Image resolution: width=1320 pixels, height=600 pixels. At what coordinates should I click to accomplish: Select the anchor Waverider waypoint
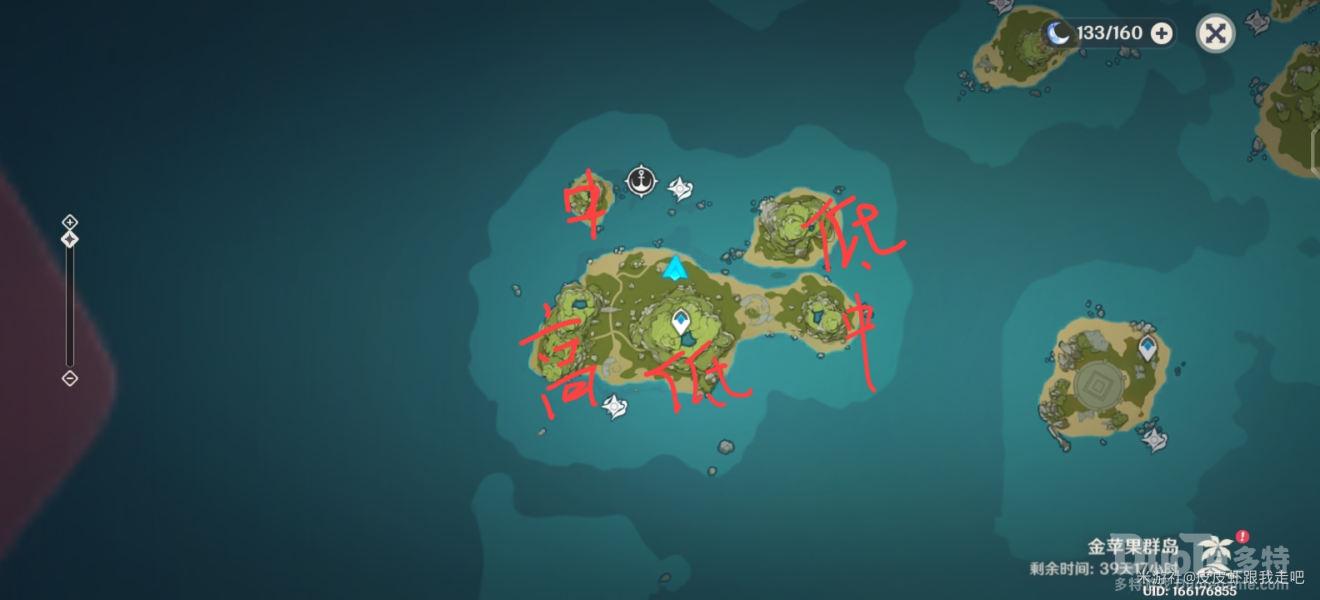(642, 181)
